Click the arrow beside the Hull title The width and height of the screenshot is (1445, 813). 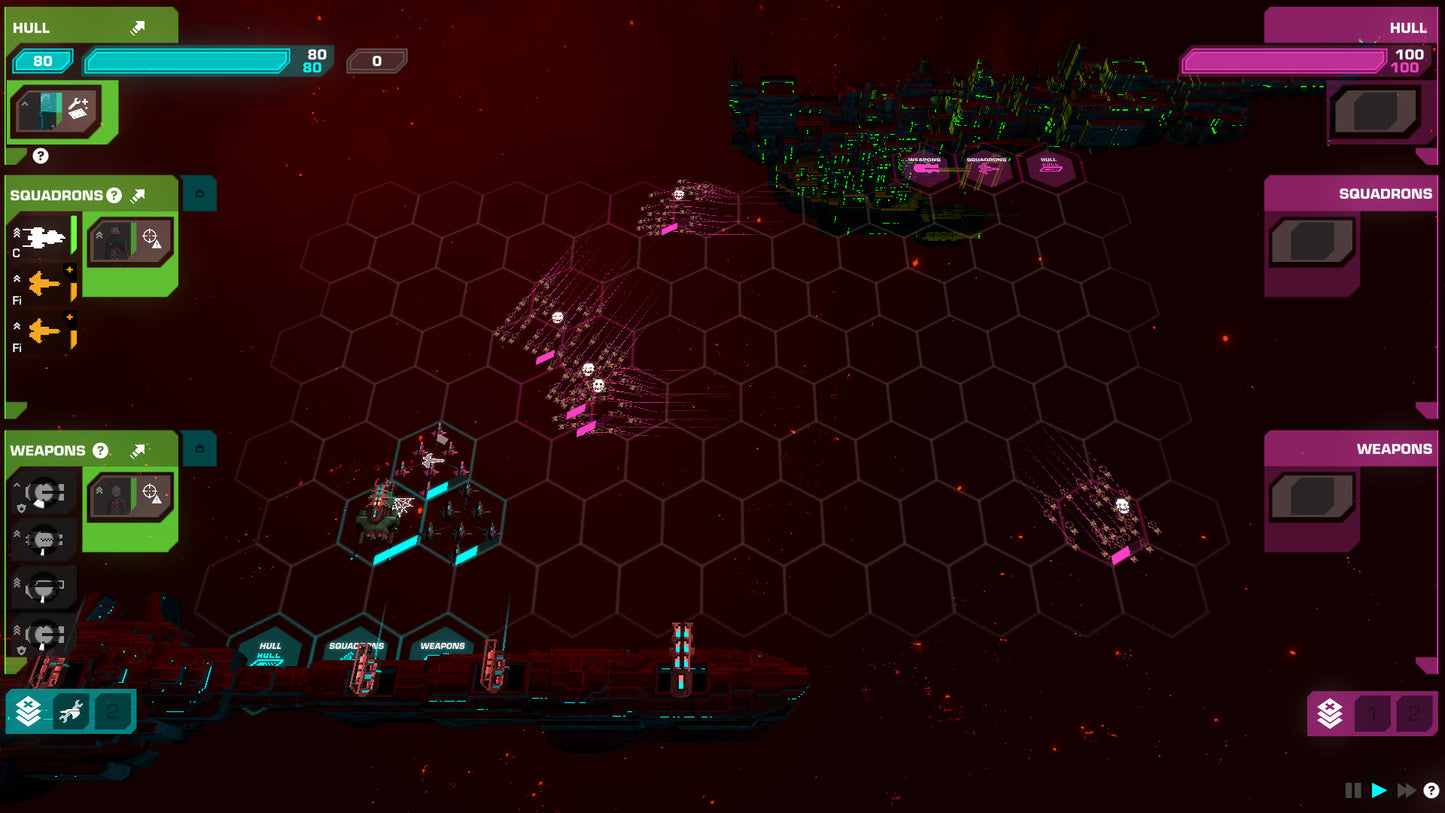(137, 28)
